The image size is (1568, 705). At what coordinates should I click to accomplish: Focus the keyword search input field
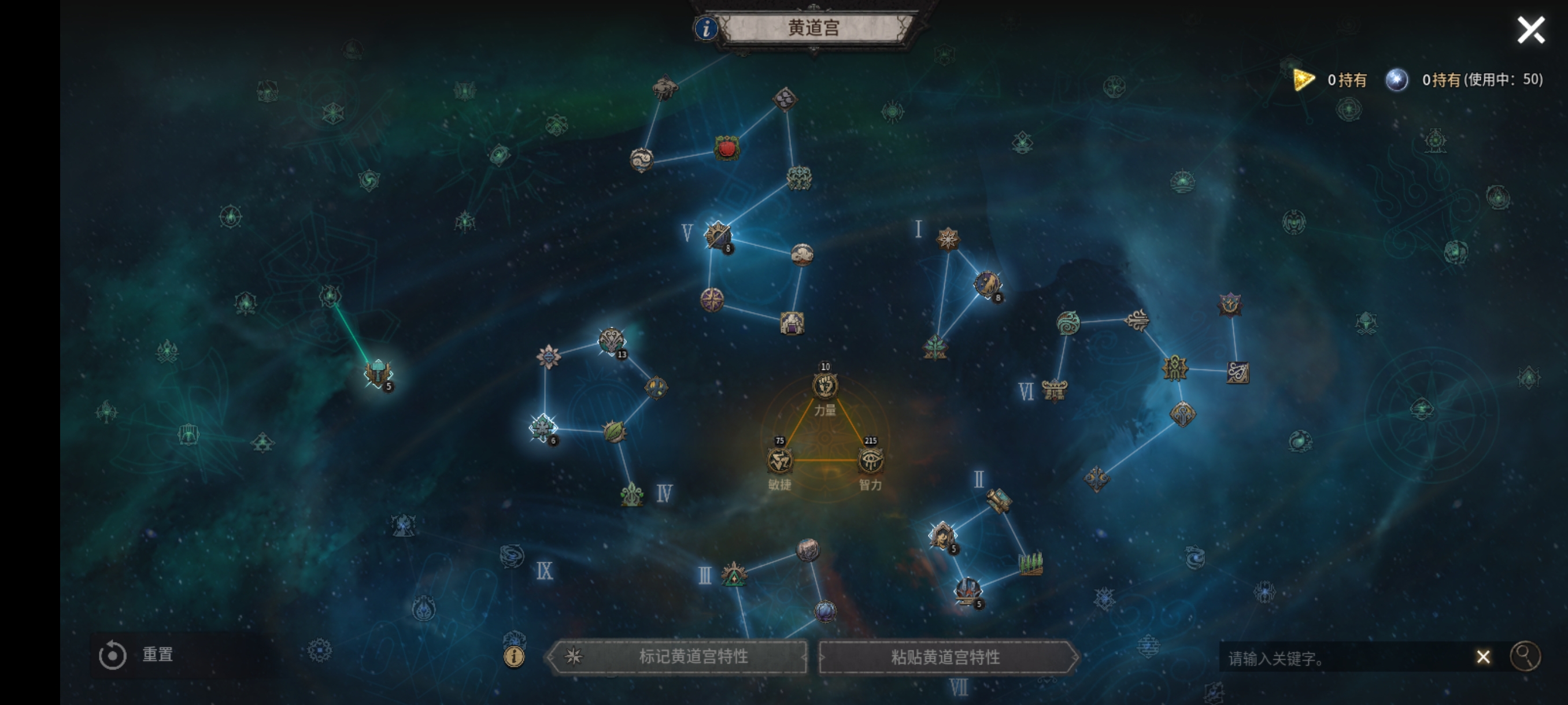(x=1345, y=658)
